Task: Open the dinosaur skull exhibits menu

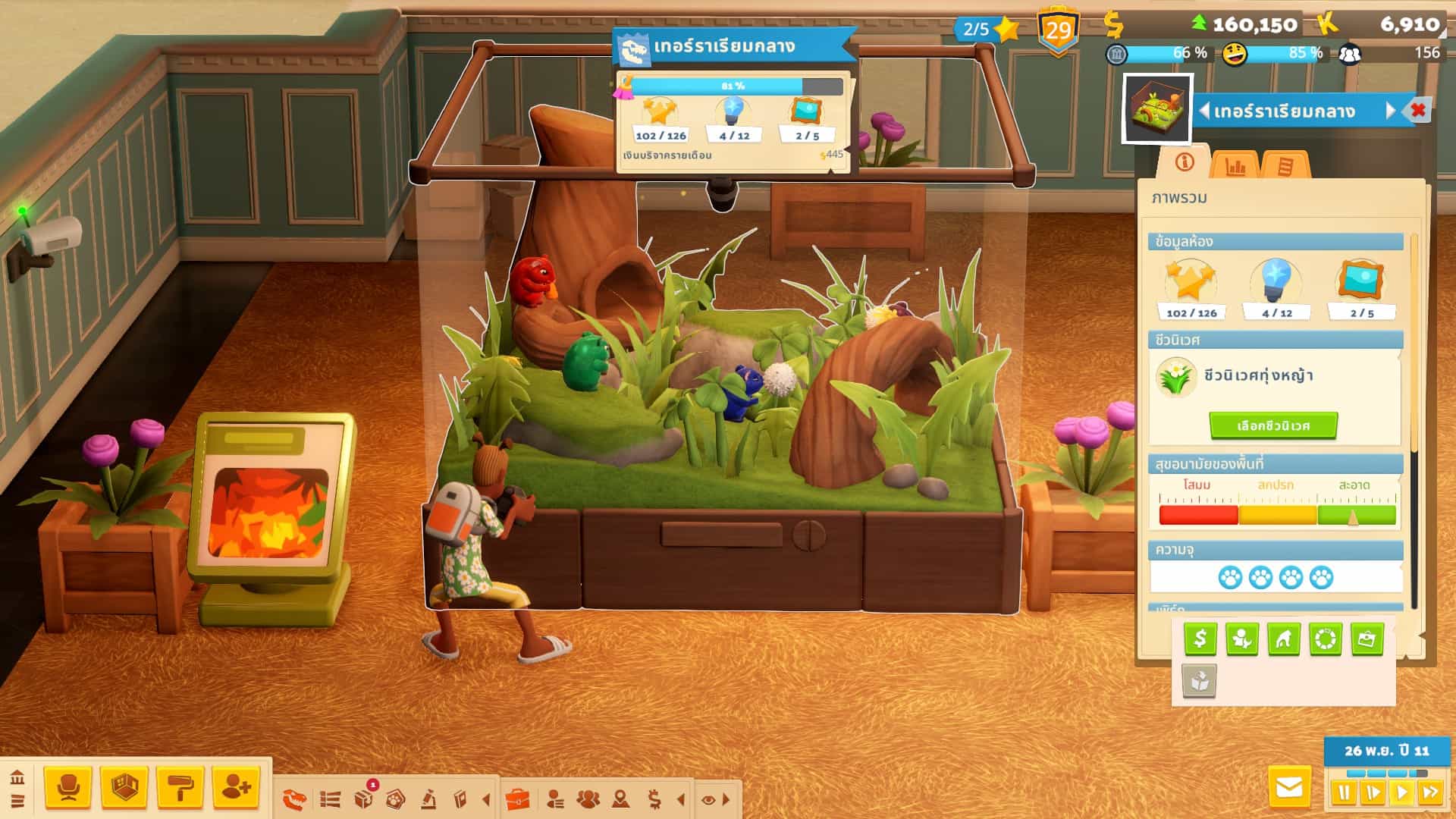Action: pyautogui.click(x=294, y=799)
